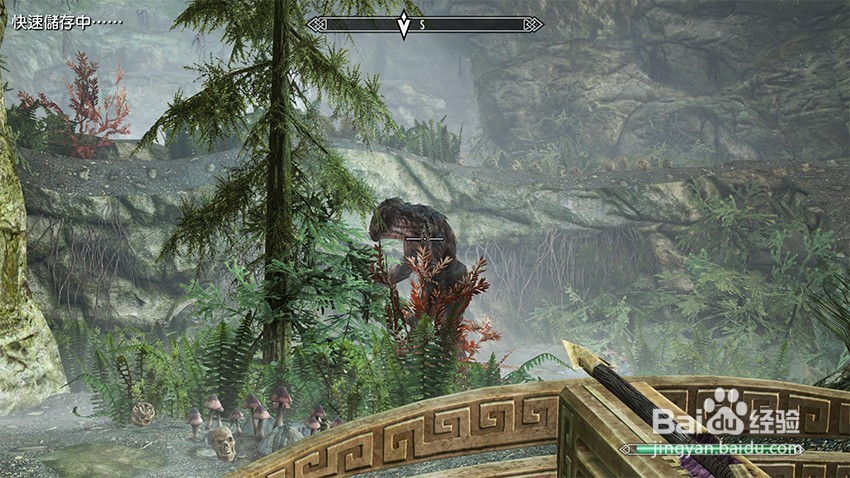Click the compass bar showing south
Image resolution: width=850 pixels, height=478 pixels.
[425, 24]
